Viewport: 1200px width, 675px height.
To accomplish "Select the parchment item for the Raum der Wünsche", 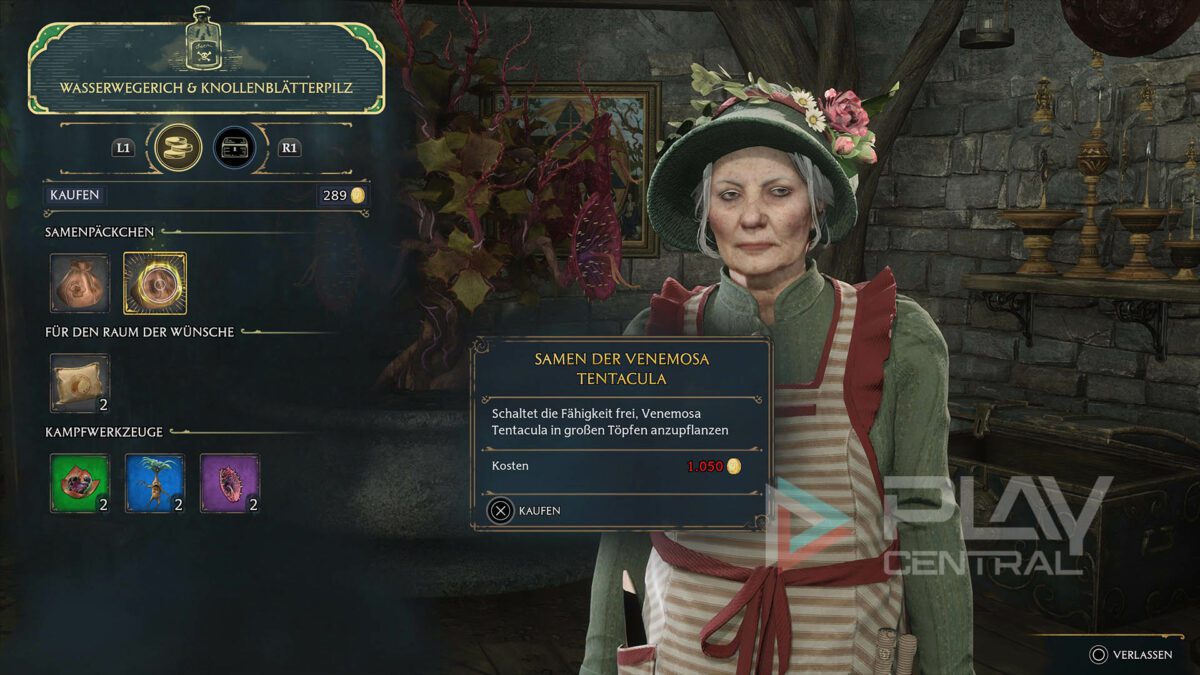I will [80, 383].
